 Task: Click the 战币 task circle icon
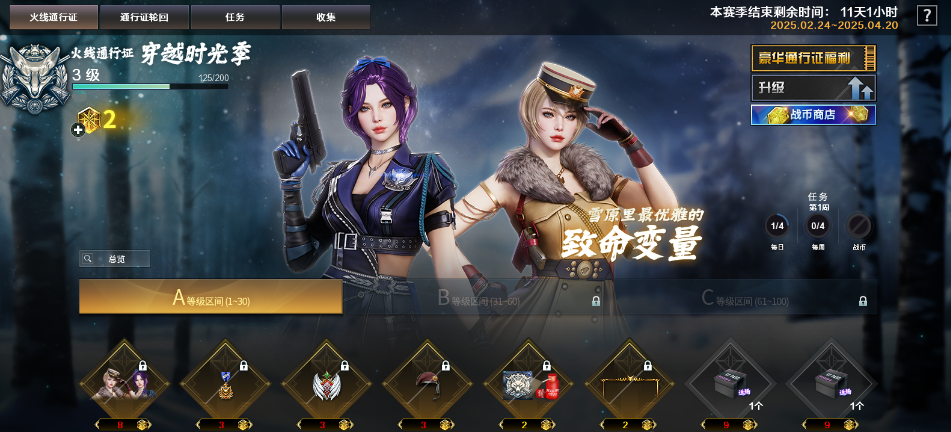tap(859, 225)
